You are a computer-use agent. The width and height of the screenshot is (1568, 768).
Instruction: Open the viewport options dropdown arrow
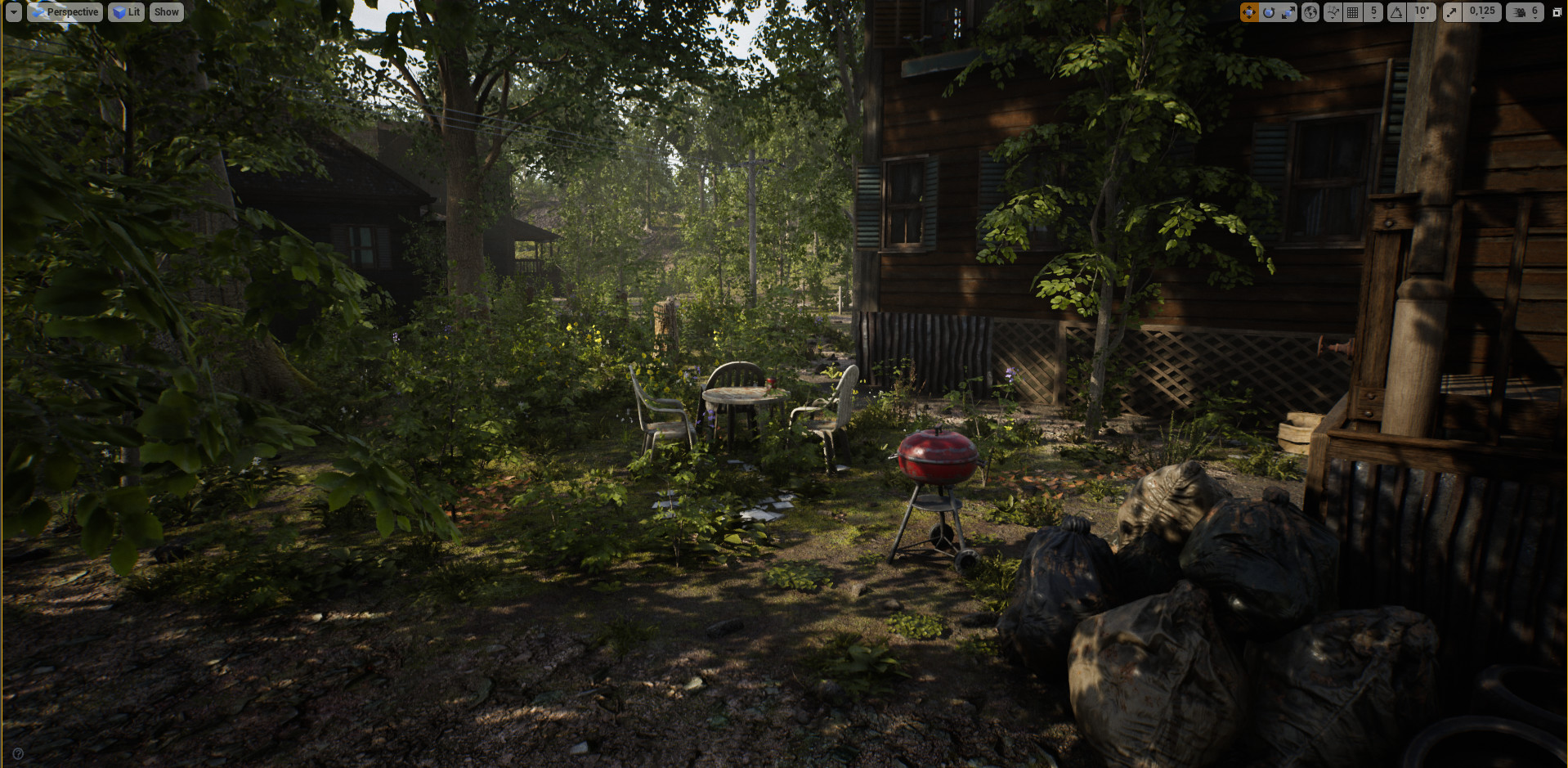click(14, 11)
